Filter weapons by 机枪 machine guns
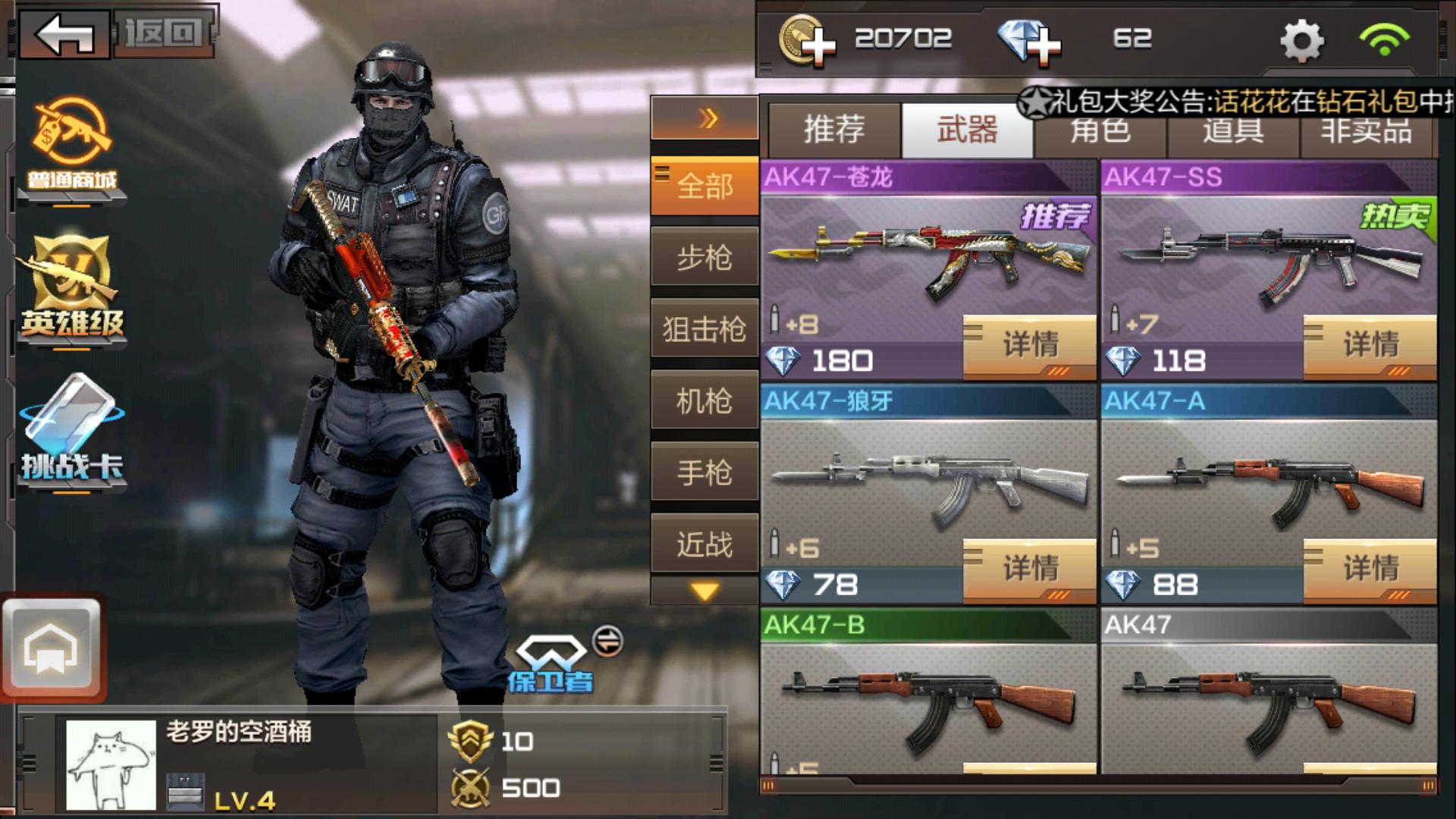The width and height of the screenshot is (1456, 819). point(704,400)
